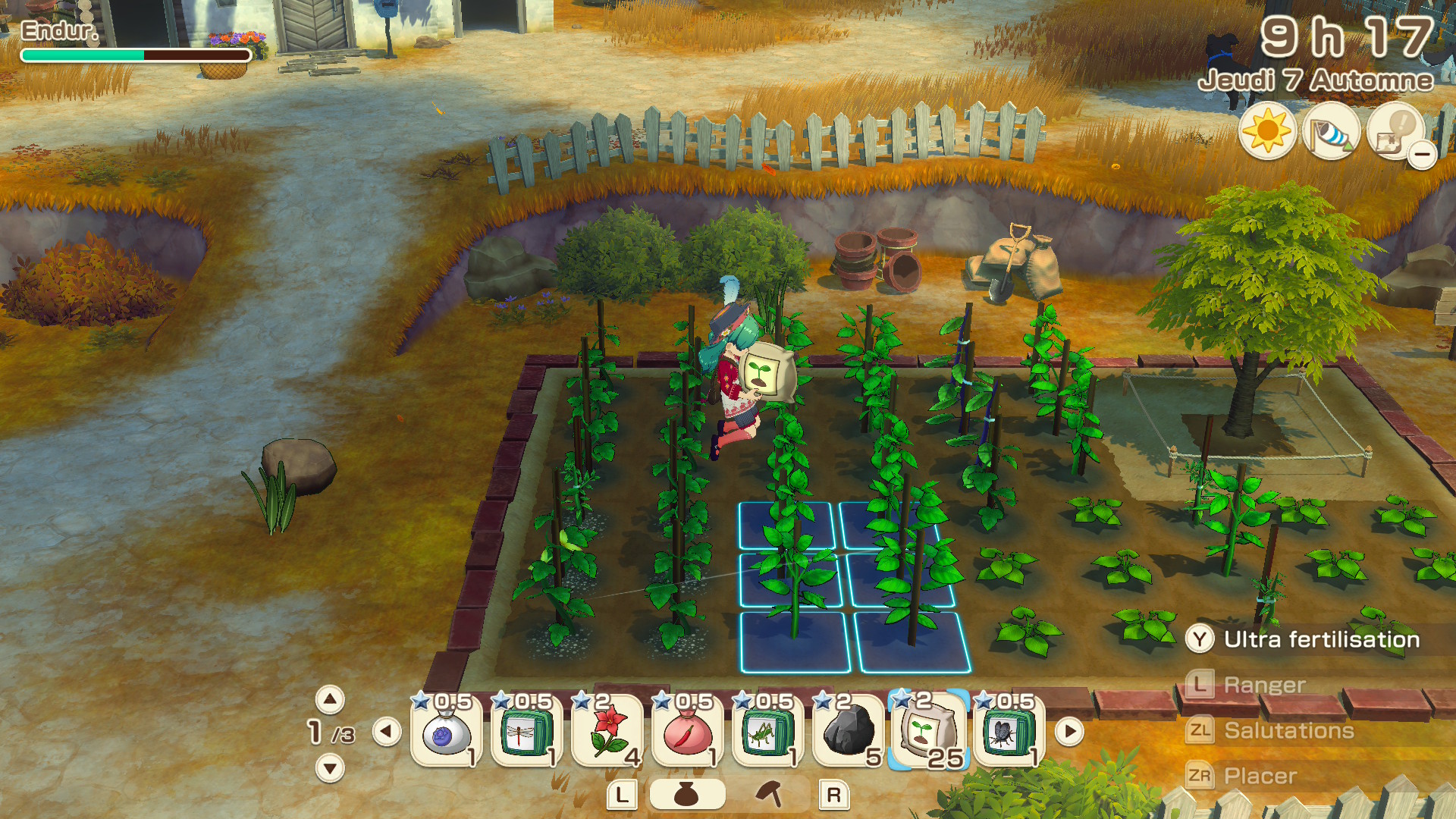Switch hotbar page down with the down arrow
Screen dimensions: 1456x819
[x=330, y=768]
